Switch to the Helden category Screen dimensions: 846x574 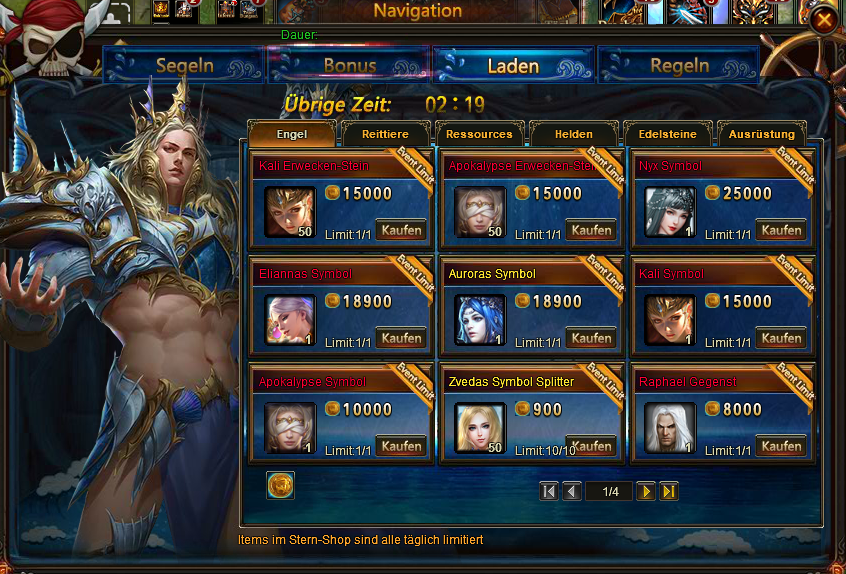[x=574, y=134]
